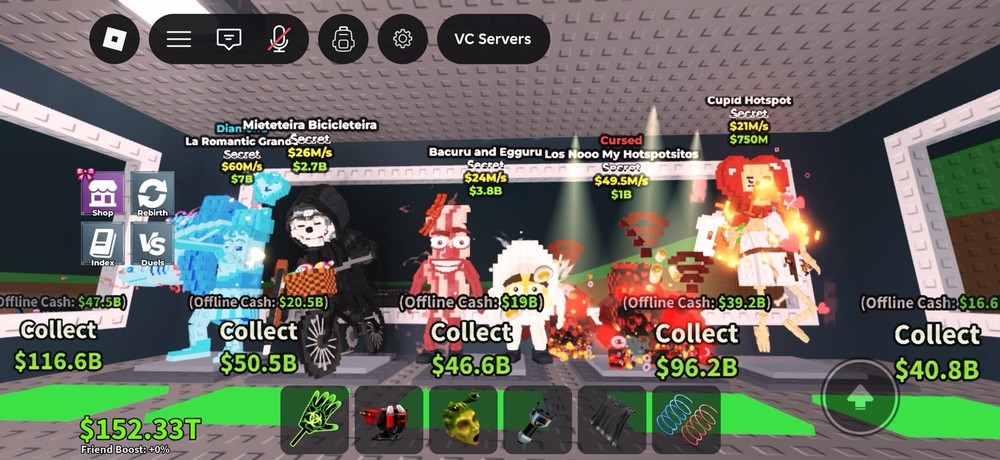This screenshot has width=1000, height=460.
Task: Click the Roblox logo button
Action: click(114, 39)
